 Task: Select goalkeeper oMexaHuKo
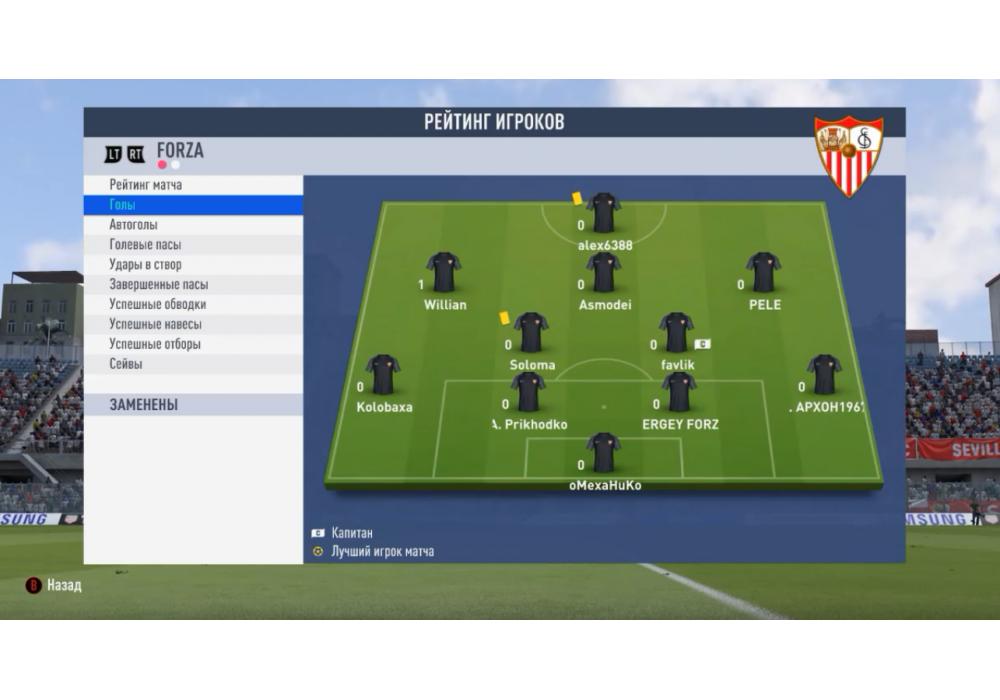pyautogui.click(x=604, y=453)
